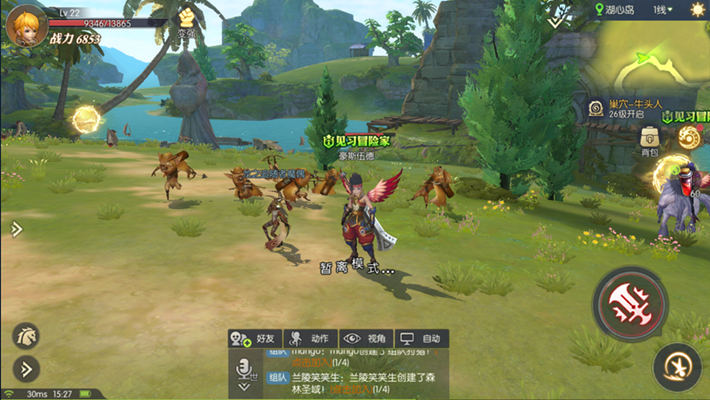The image size is (710, 400).
Task: Expand the side panel arrow on the left edge
Action: click(x=16, y=229)
